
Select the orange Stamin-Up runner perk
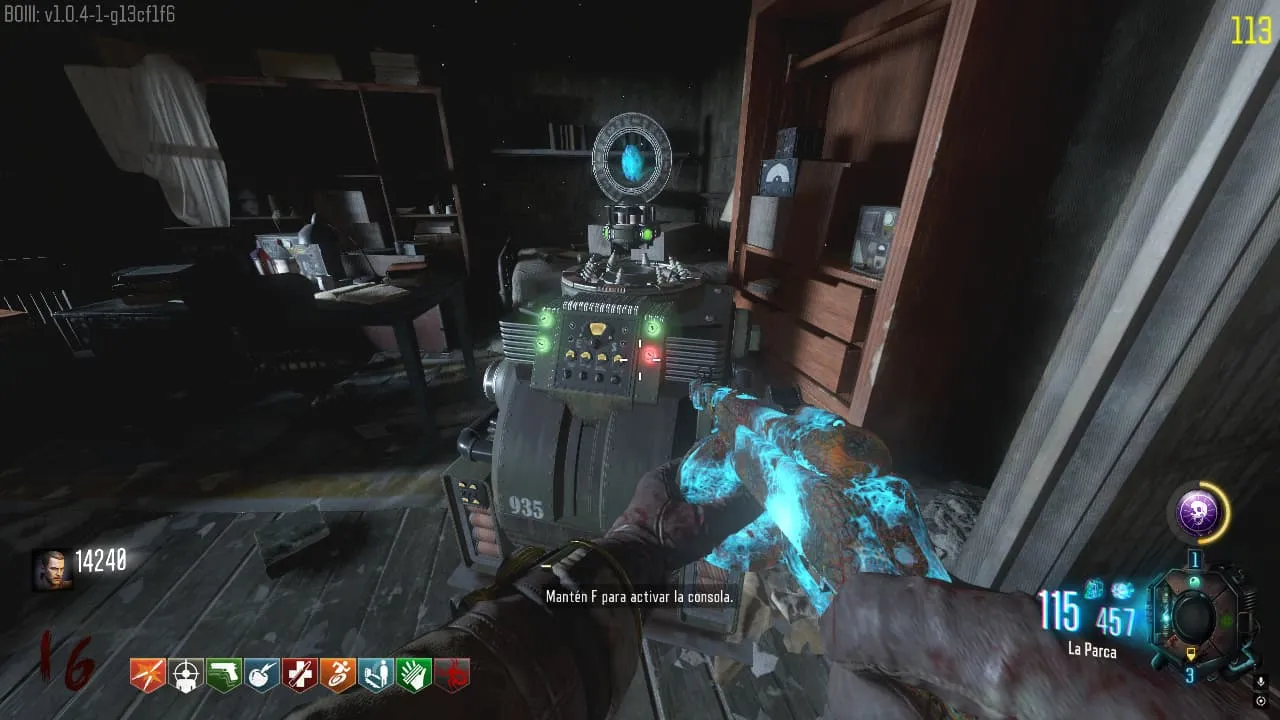[337, 675]
